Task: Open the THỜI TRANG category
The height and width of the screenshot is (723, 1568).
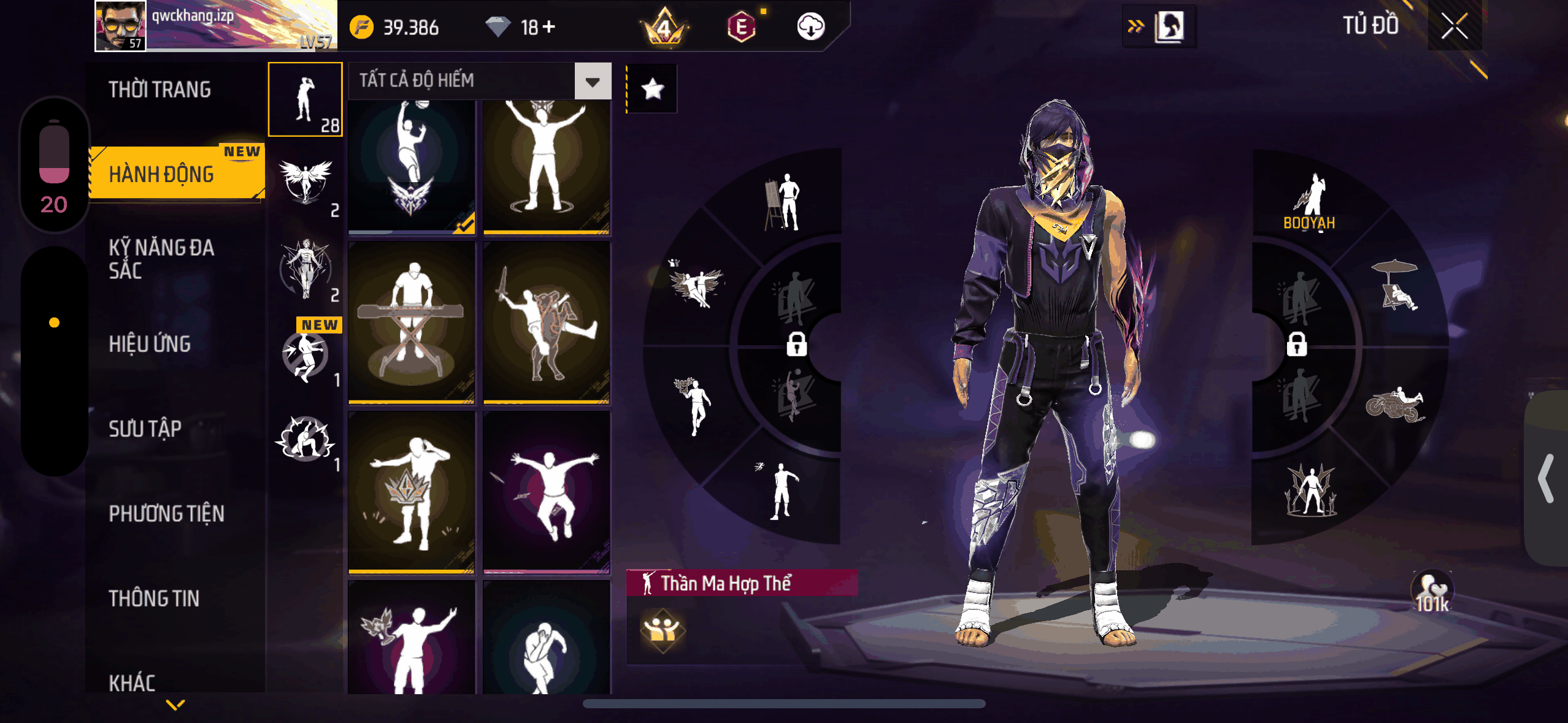Action: [x=160, y=90]
